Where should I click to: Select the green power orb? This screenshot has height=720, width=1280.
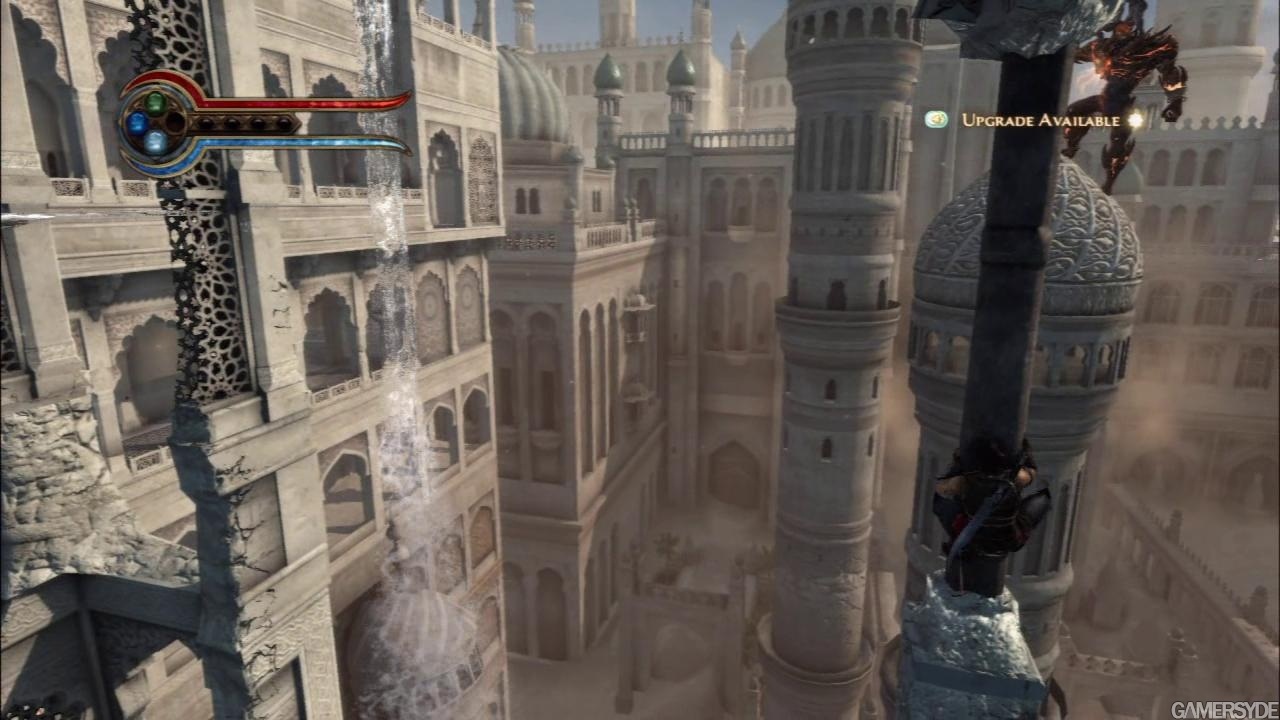(156, 102)
